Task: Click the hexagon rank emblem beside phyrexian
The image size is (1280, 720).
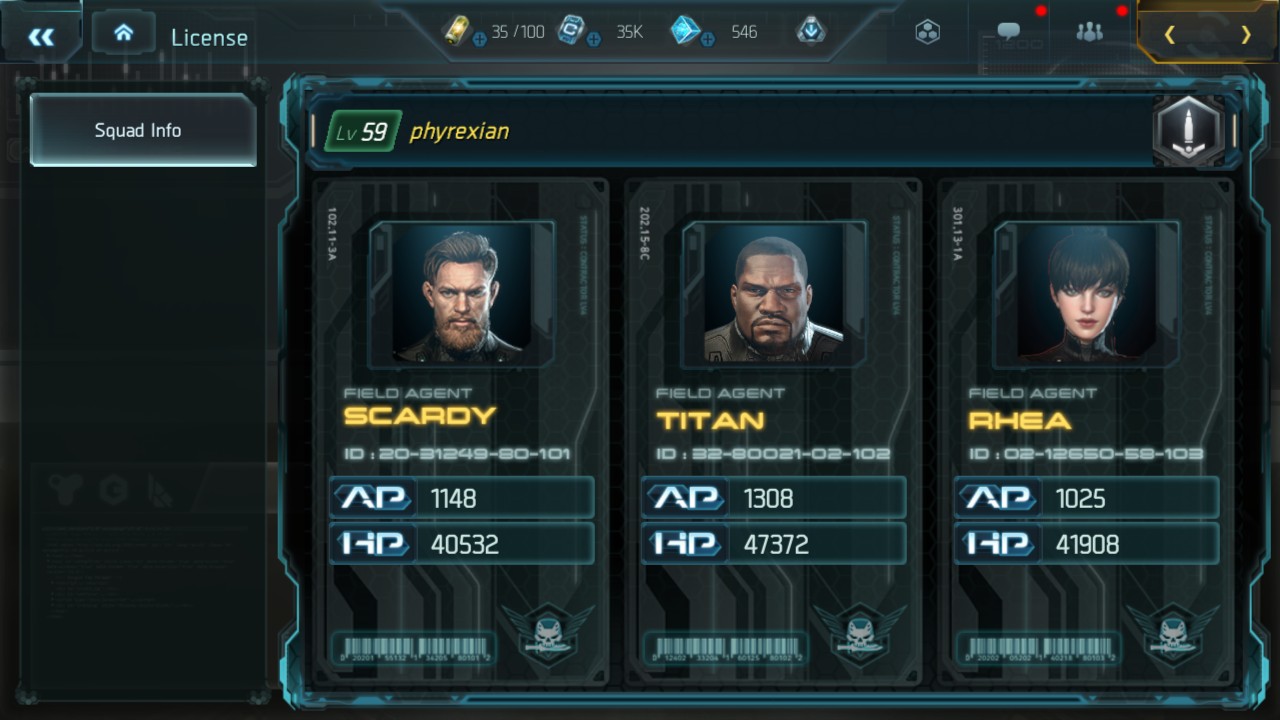Action: coord(1189,131)
